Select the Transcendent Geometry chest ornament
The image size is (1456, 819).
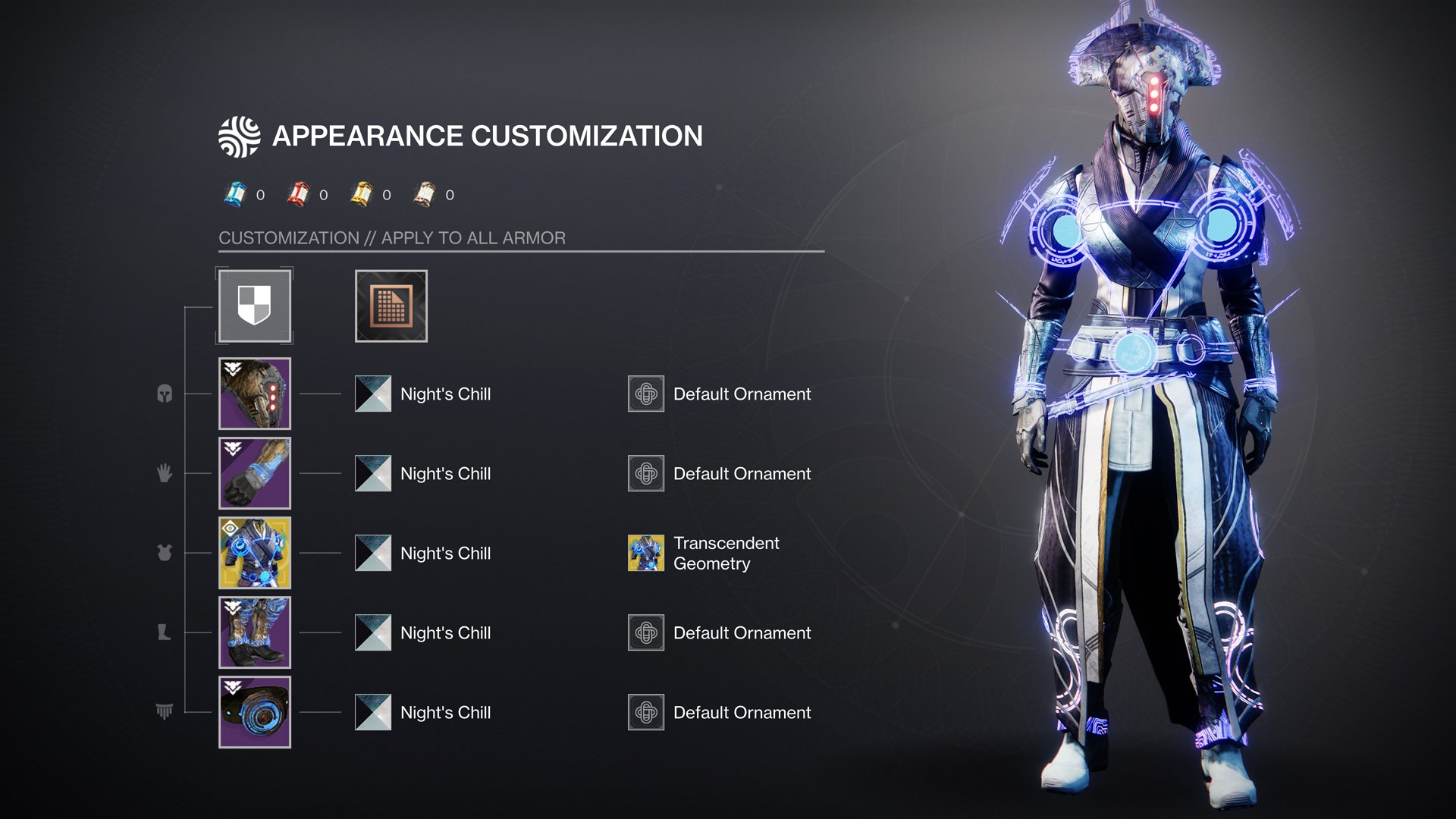tap(646, 553)
